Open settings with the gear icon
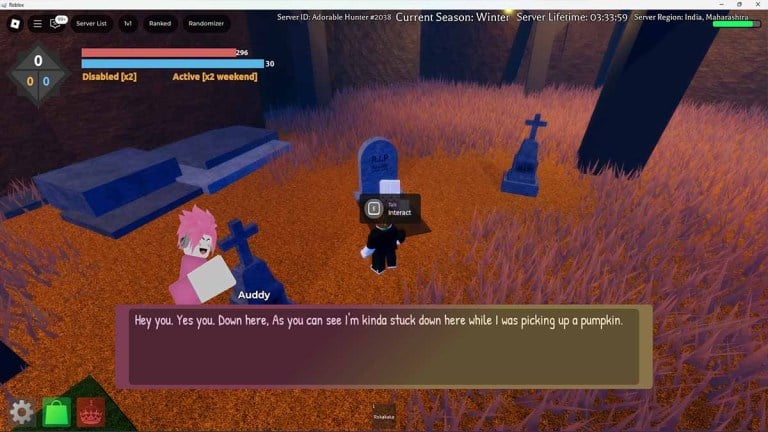The width and height of the screenshot is (768, 432). pyautogui.click(x=23, y=412)
